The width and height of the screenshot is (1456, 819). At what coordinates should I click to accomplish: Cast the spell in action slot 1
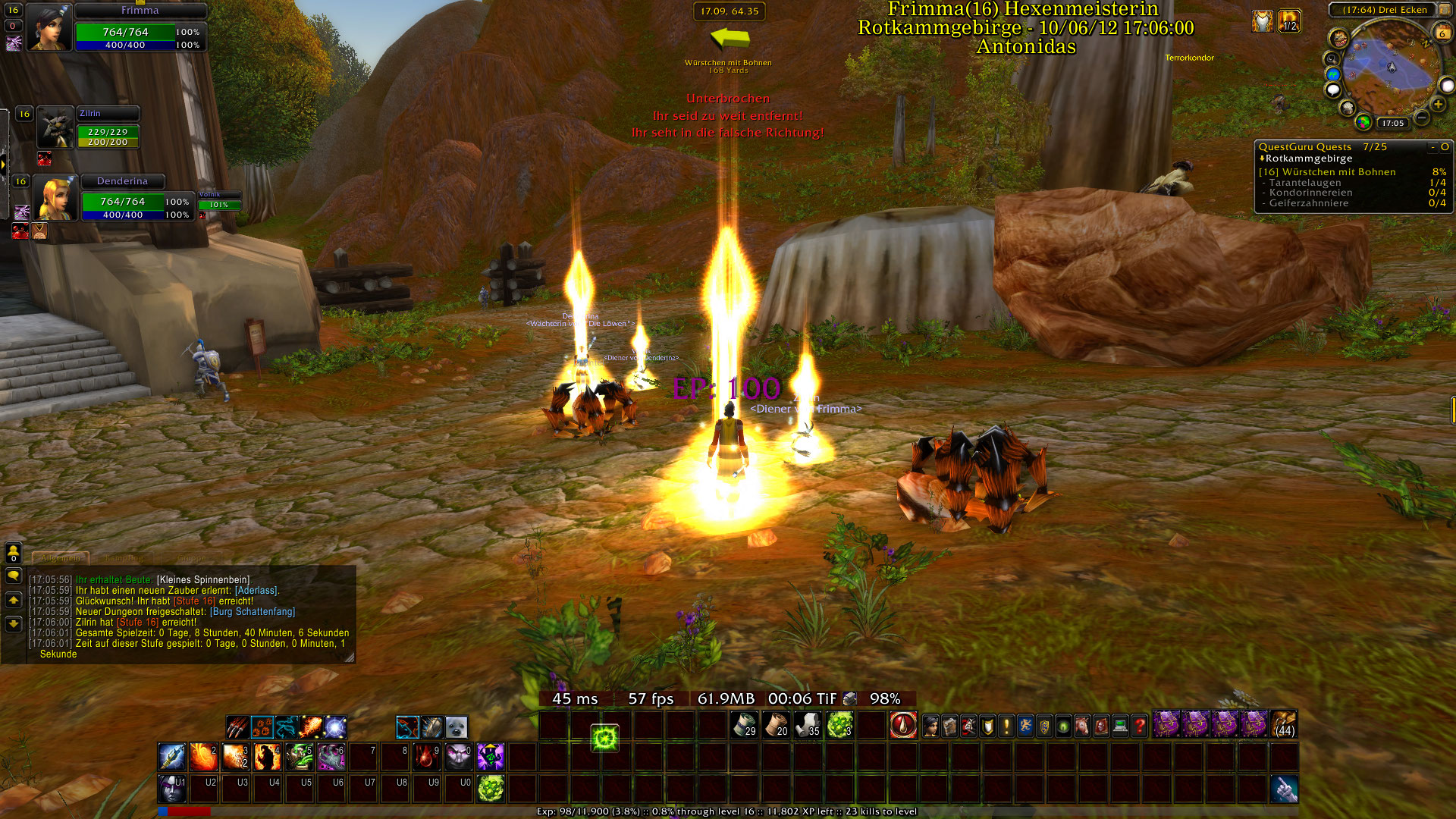pyautogui.click(x=171, y=756)
